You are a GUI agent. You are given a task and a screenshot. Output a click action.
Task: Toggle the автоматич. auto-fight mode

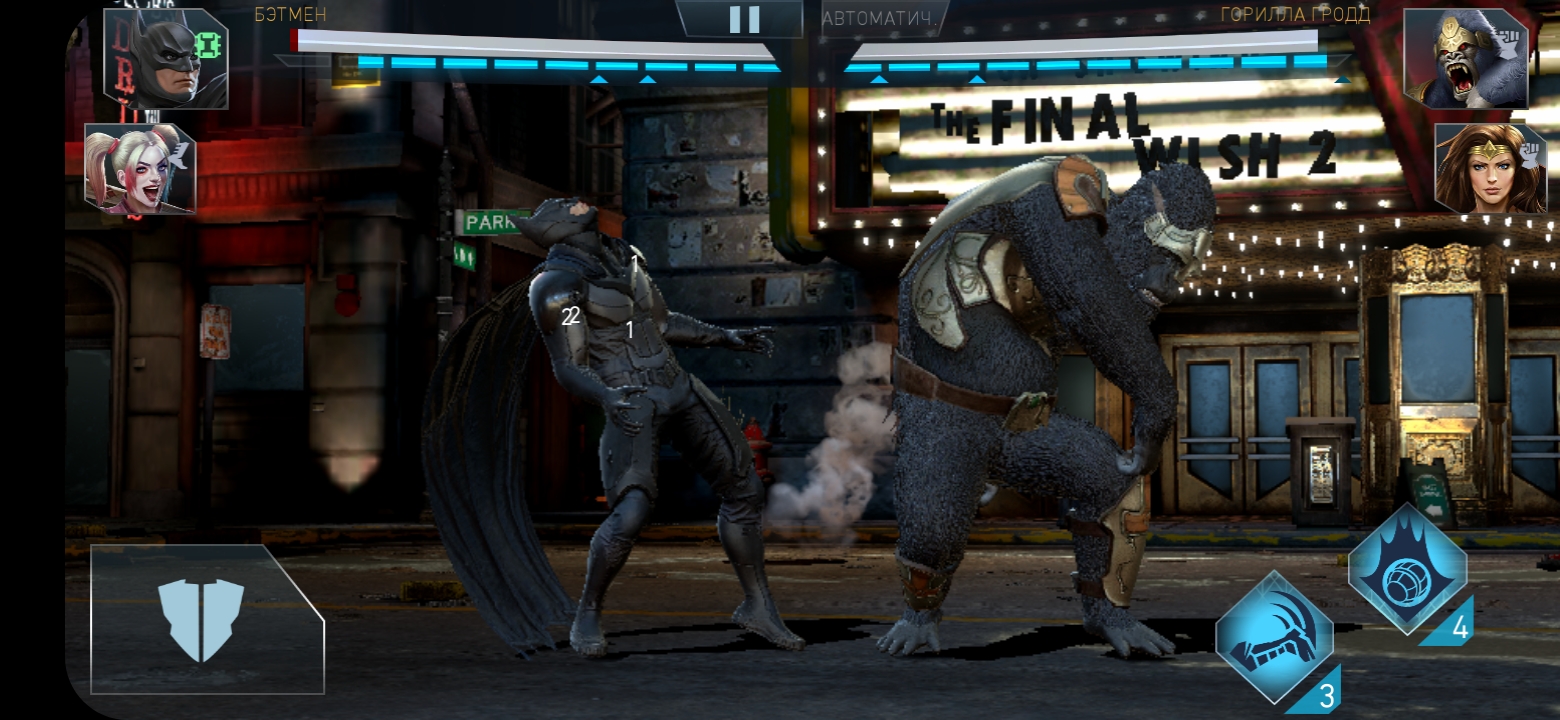point(879,18)
